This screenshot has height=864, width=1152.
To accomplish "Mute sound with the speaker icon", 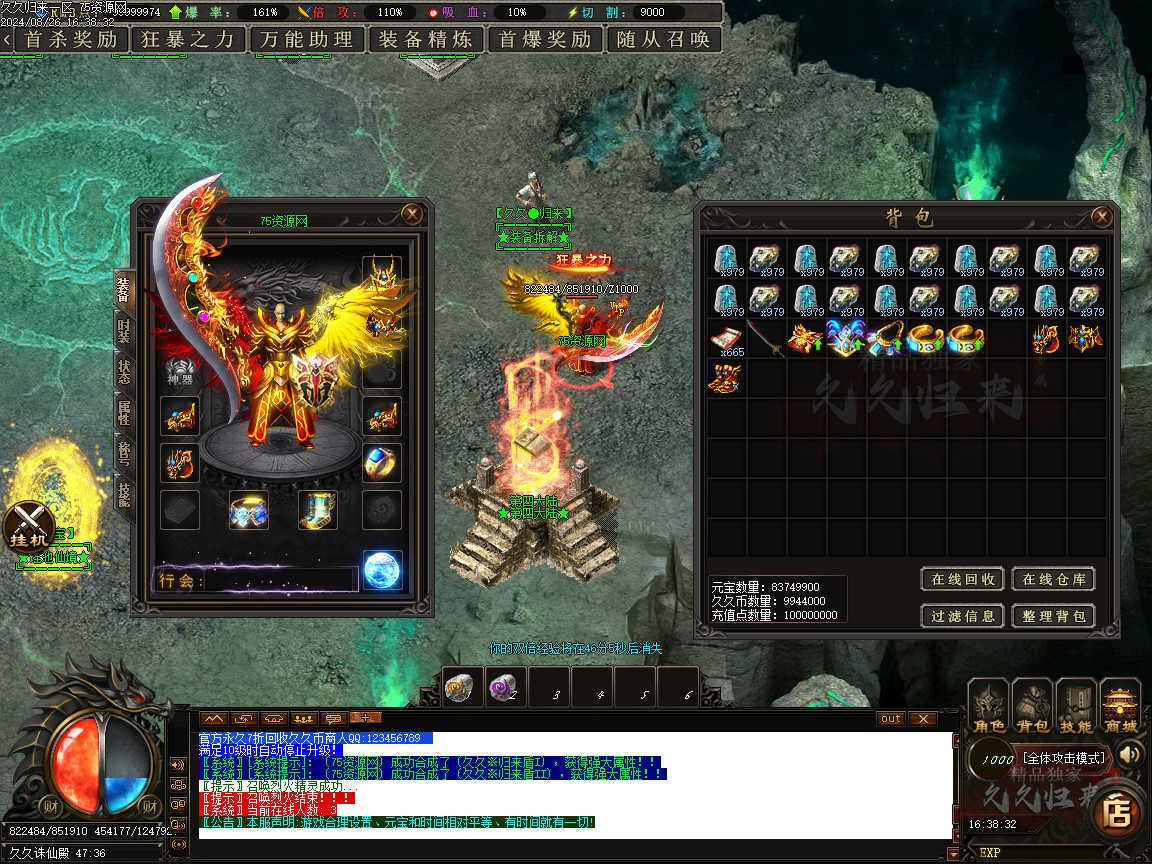I will (1131, 754).
